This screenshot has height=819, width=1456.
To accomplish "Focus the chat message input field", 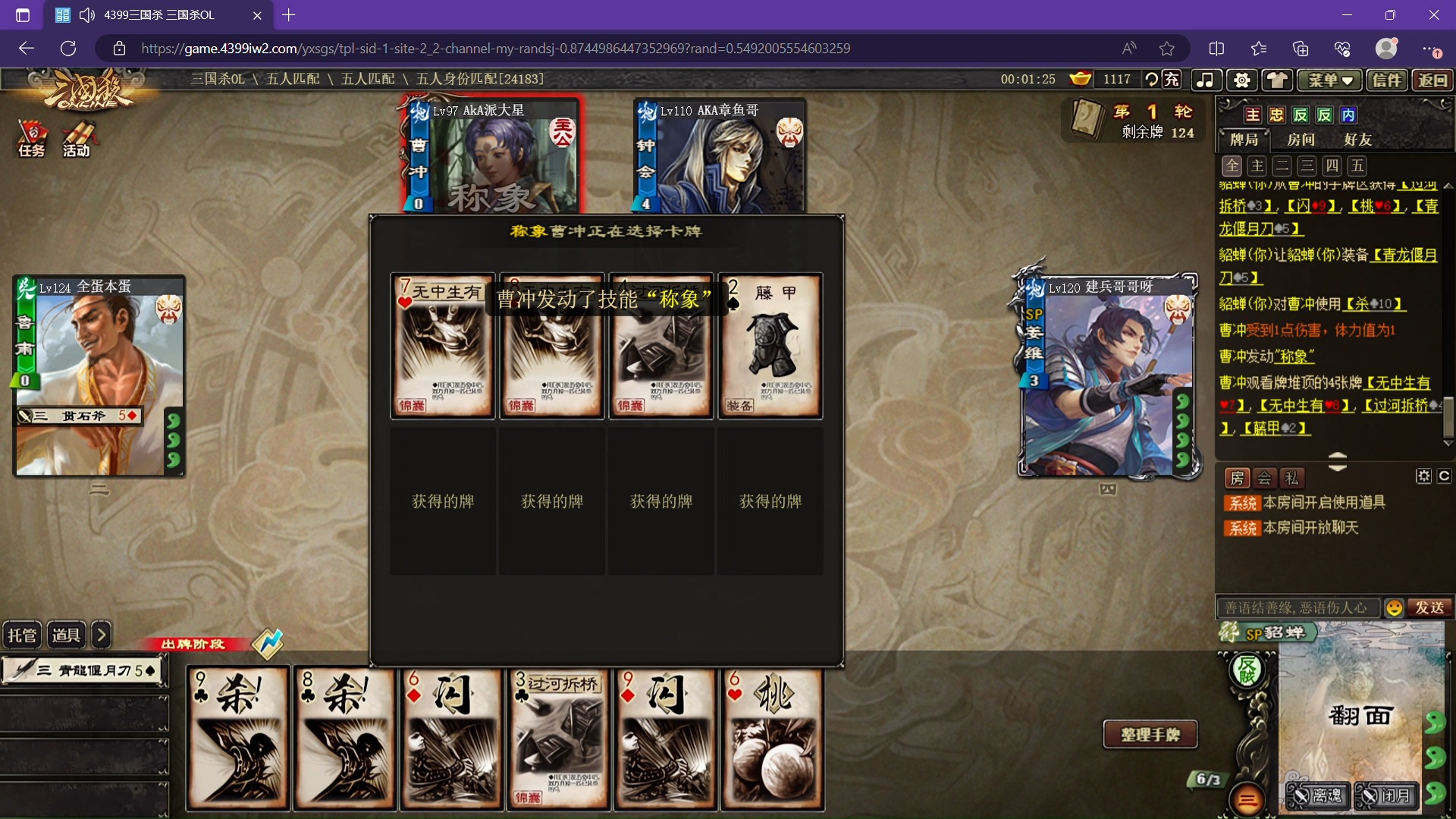I will pos(1297,607).
